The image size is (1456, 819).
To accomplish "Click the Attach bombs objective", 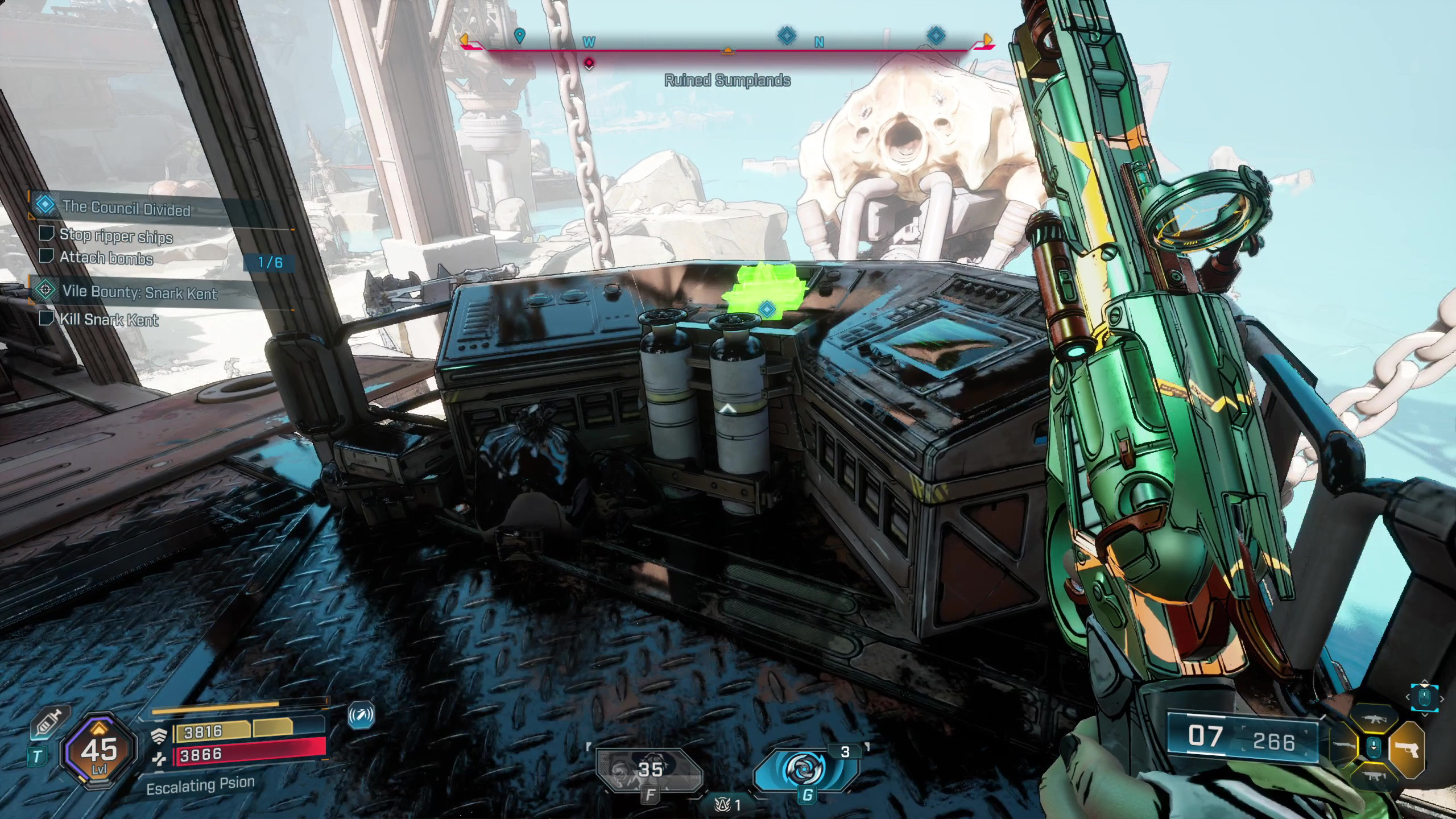I will point(106,258).
